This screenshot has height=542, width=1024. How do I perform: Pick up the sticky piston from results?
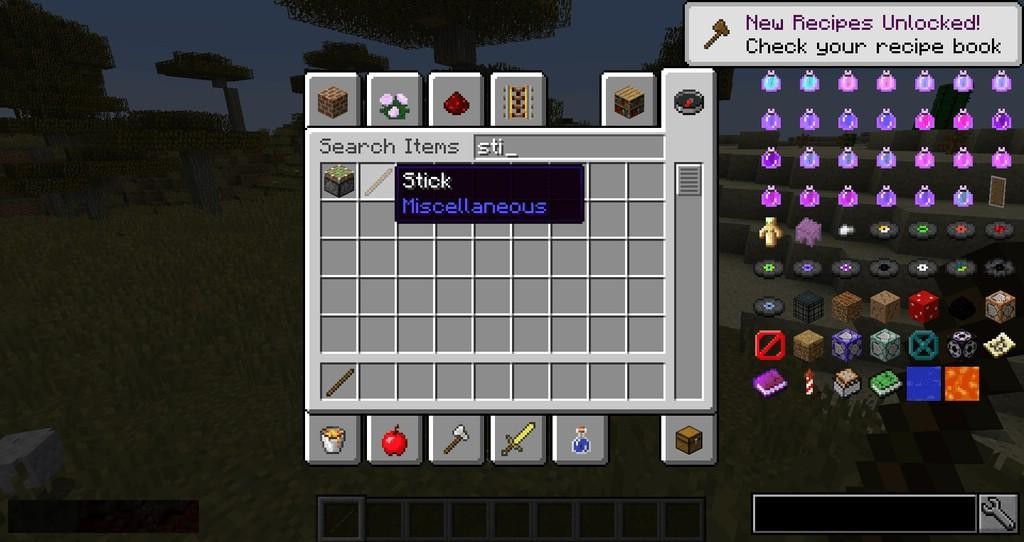(339, 181)
